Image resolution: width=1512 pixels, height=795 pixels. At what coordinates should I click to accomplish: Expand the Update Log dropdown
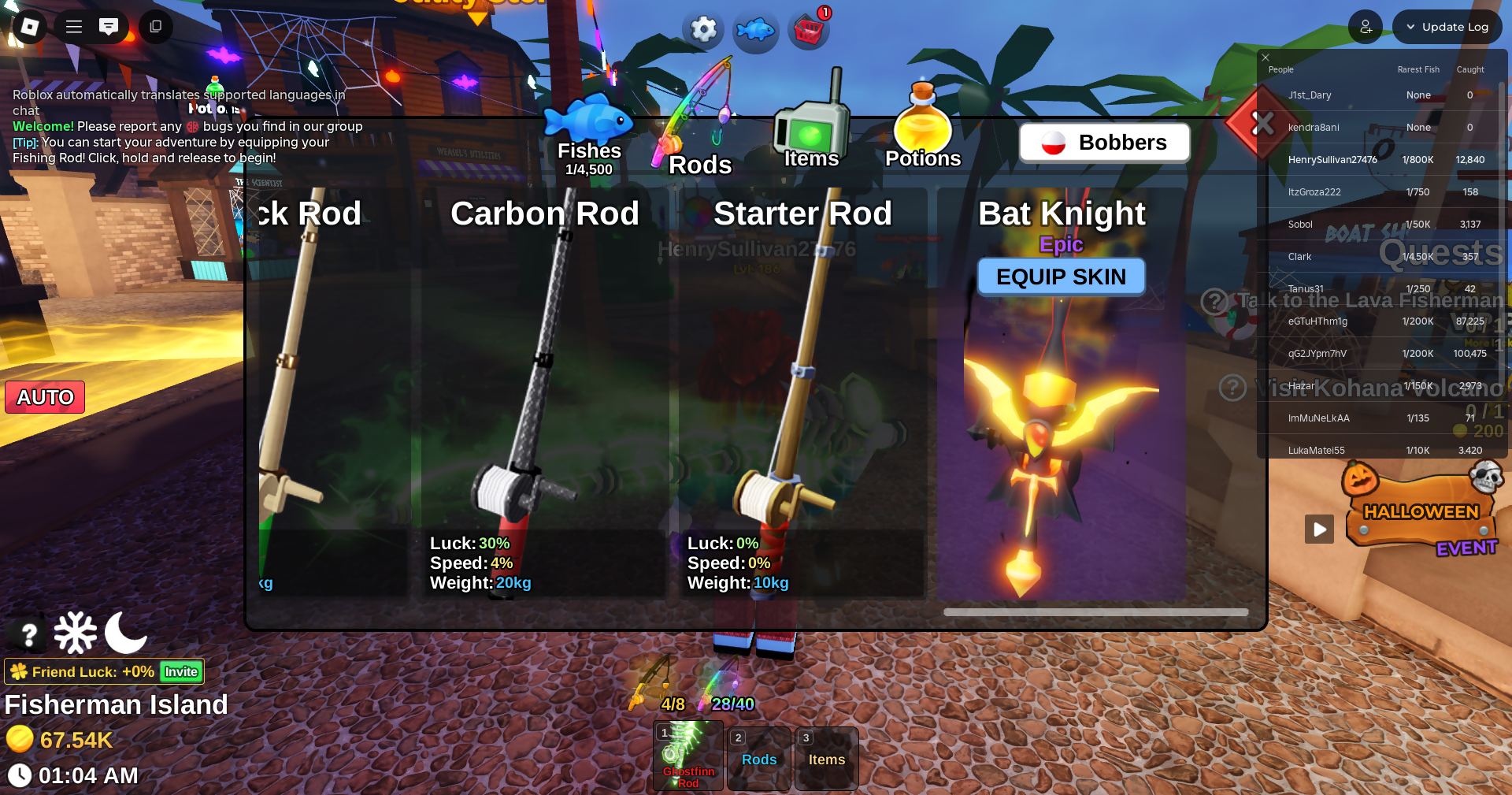(x=1447, y=27)
